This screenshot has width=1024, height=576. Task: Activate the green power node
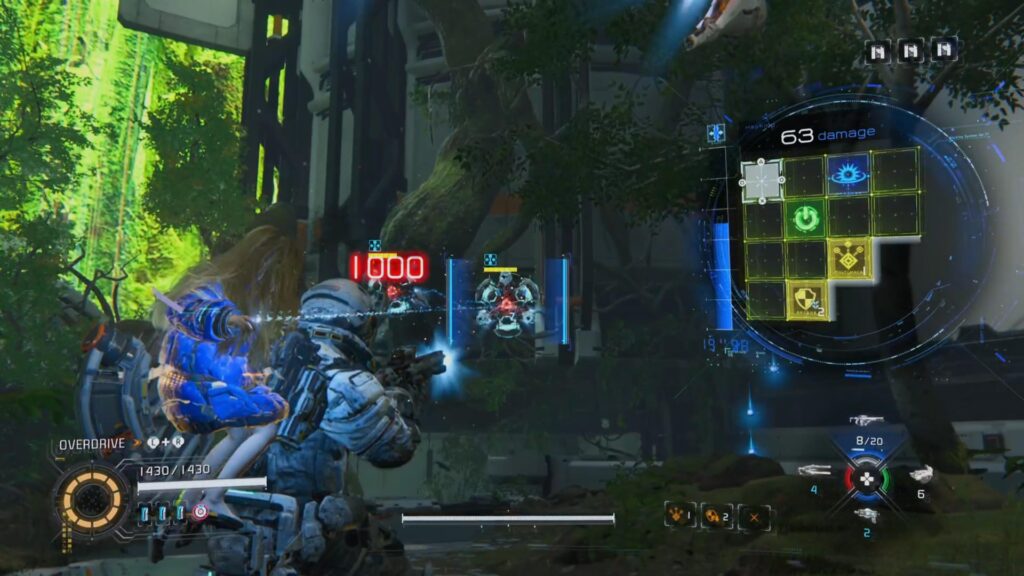[x=805, y=217]
